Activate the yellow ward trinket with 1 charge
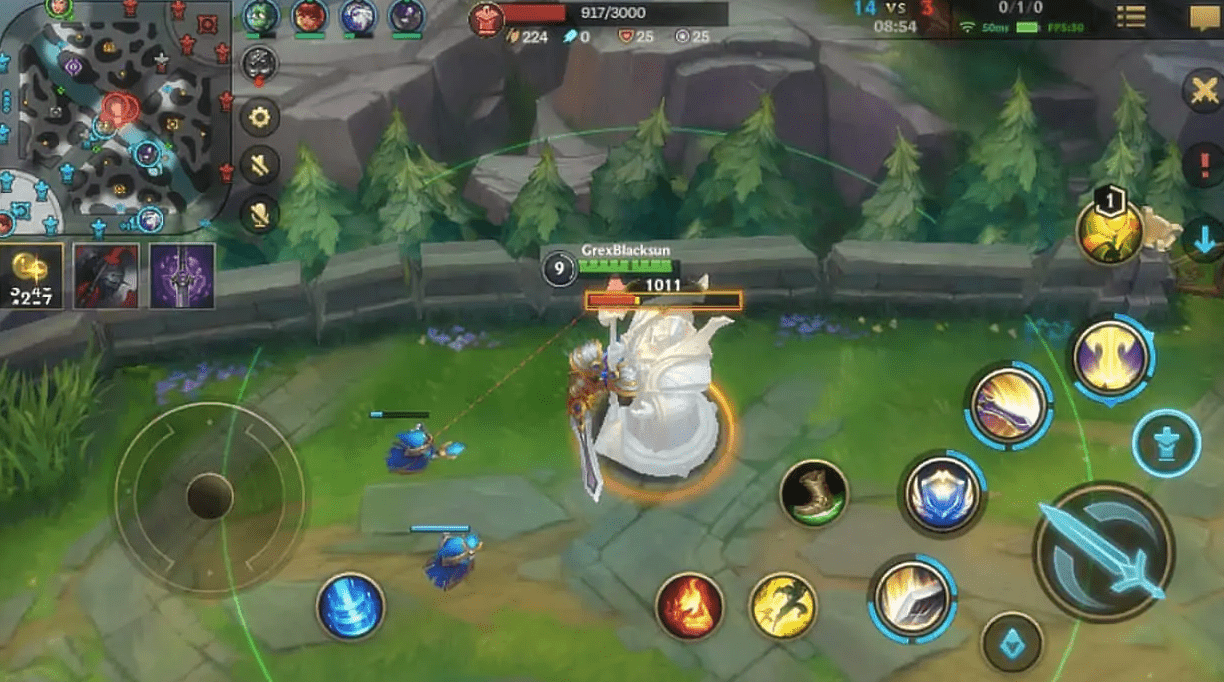Image resolution: width=1224 pixels, height=682 pixels. click(1110, 232)
